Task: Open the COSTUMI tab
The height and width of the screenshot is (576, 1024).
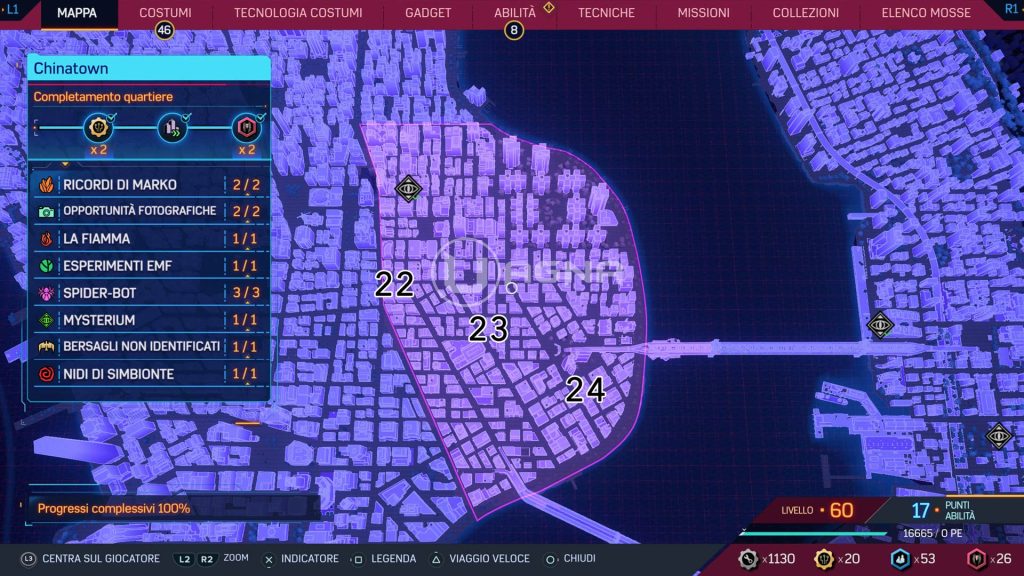Action: [165, 13]
